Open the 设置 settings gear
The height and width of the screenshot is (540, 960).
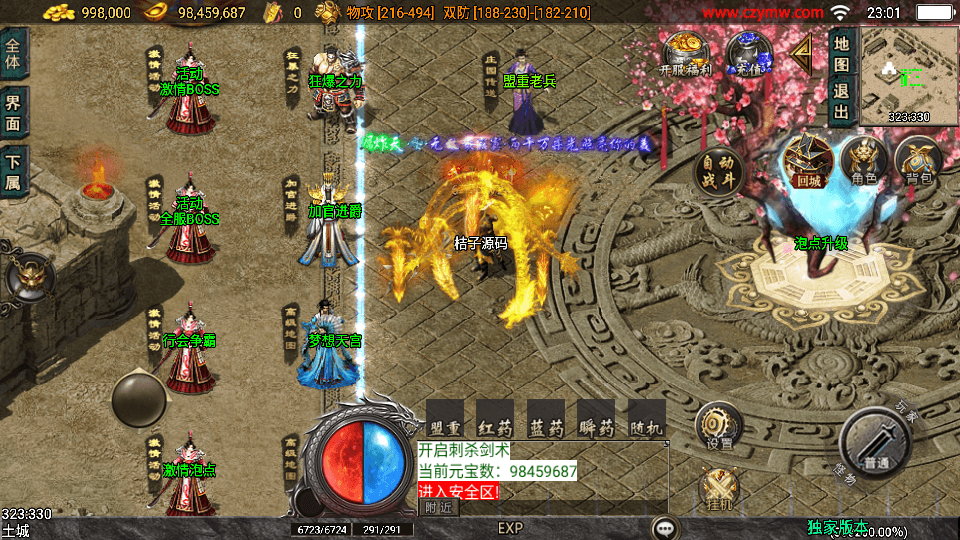[x=718, y=425]
